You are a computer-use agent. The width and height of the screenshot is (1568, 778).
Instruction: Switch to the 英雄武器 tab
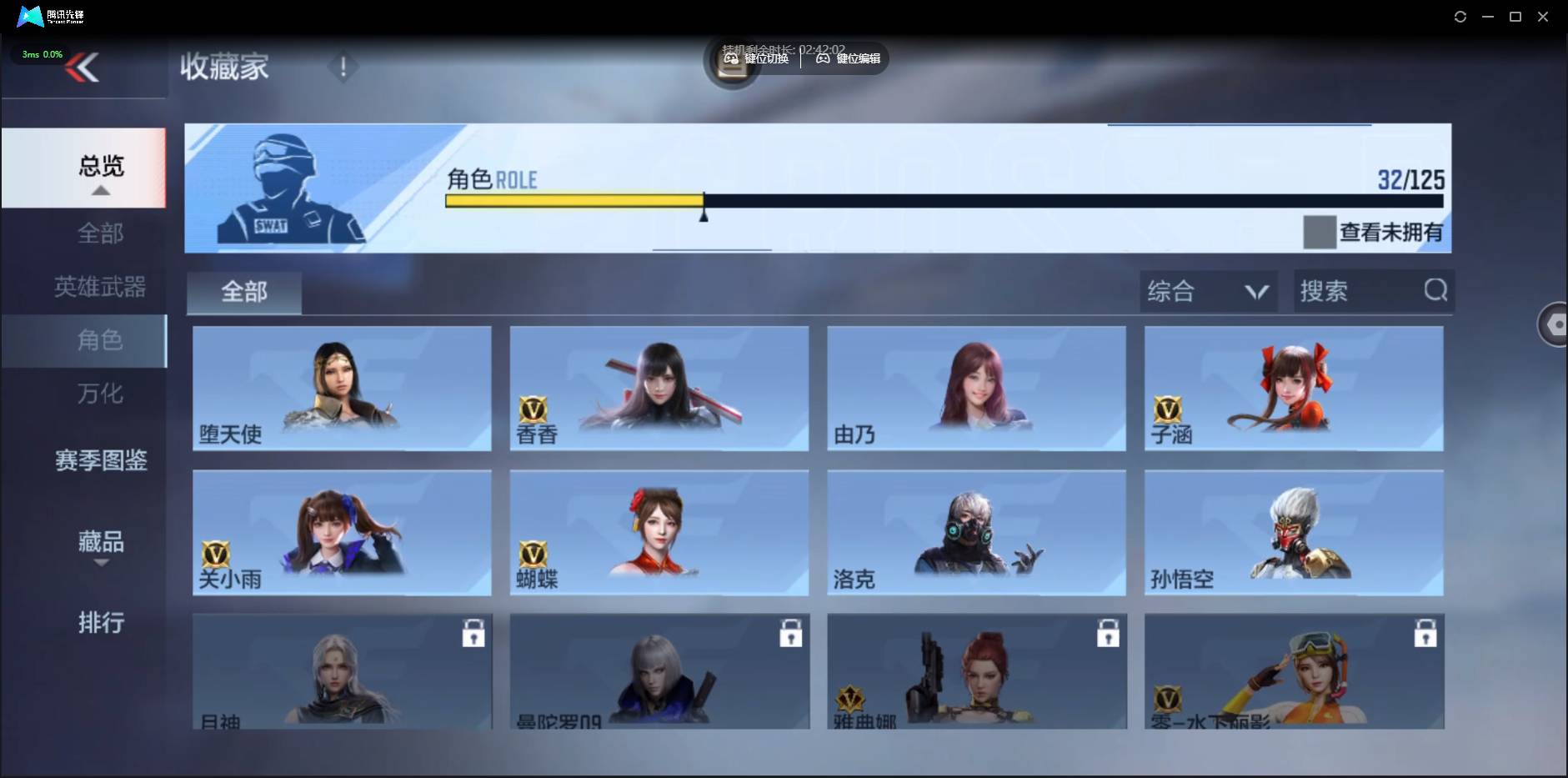pos(100,286)
